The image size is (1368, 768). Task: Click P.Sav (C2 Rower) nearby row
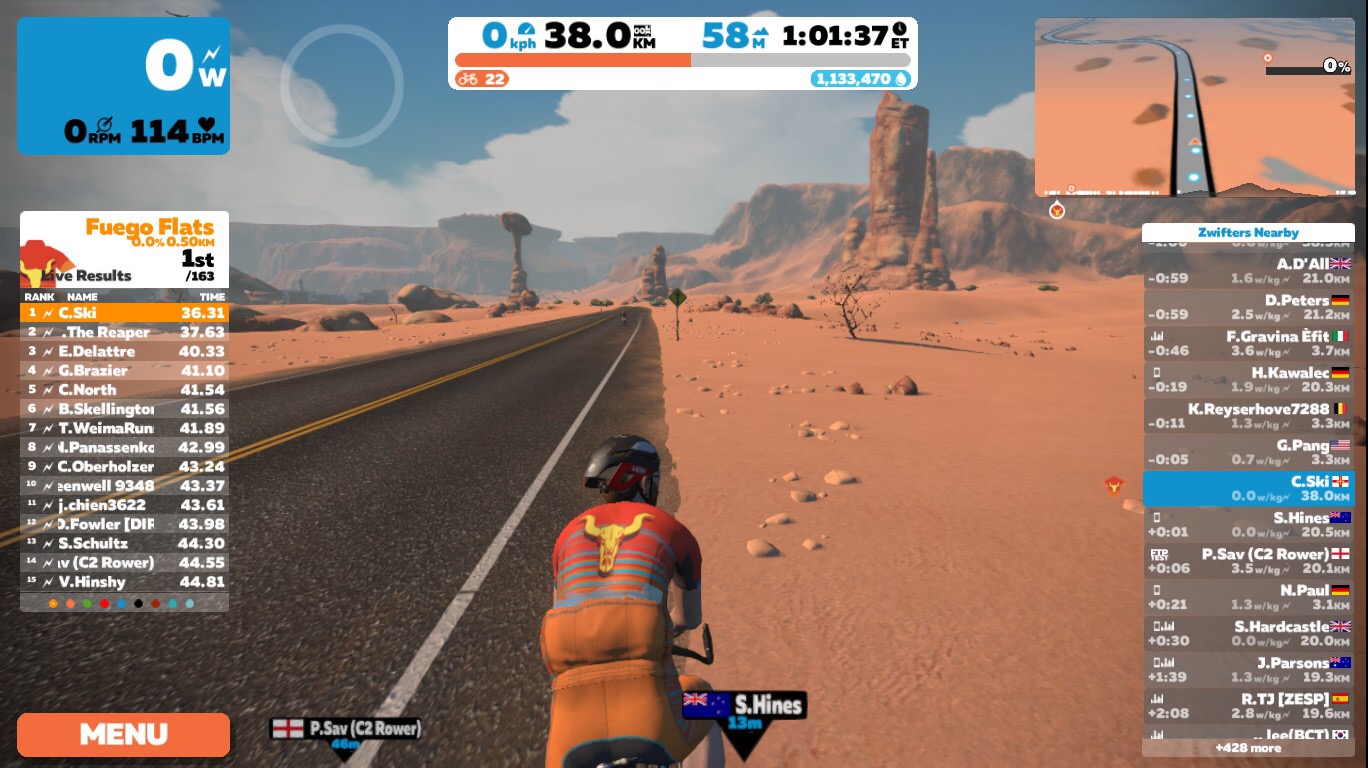[x=1248, y=561]
